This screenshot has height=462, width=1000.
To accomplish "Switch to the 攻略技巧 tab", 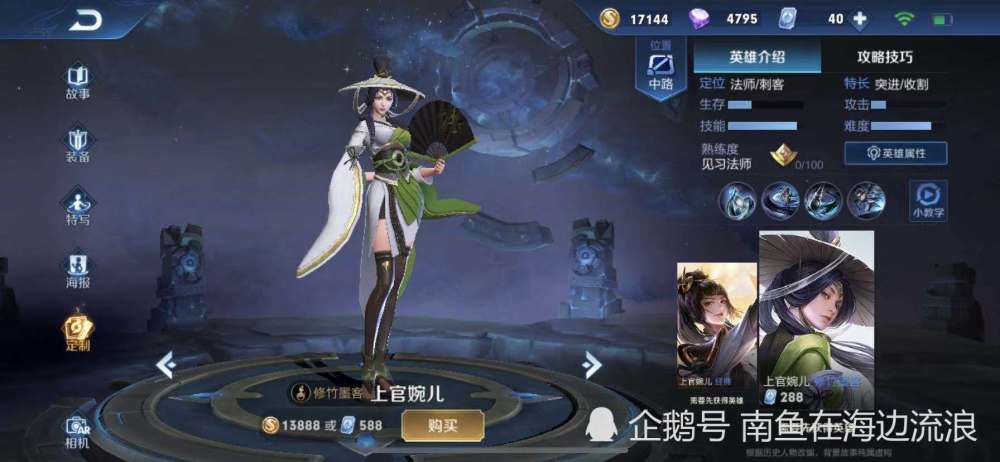I will (884, 56).
